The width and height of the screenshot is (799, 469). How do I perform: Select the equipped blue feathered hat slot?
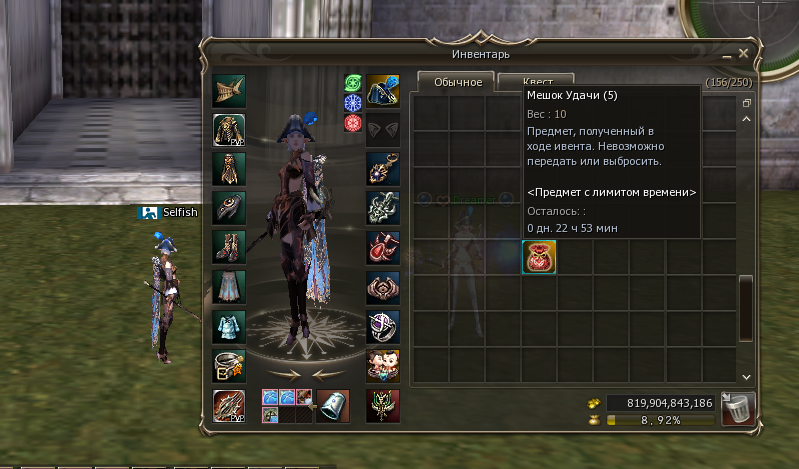click(x=383, y=89)
